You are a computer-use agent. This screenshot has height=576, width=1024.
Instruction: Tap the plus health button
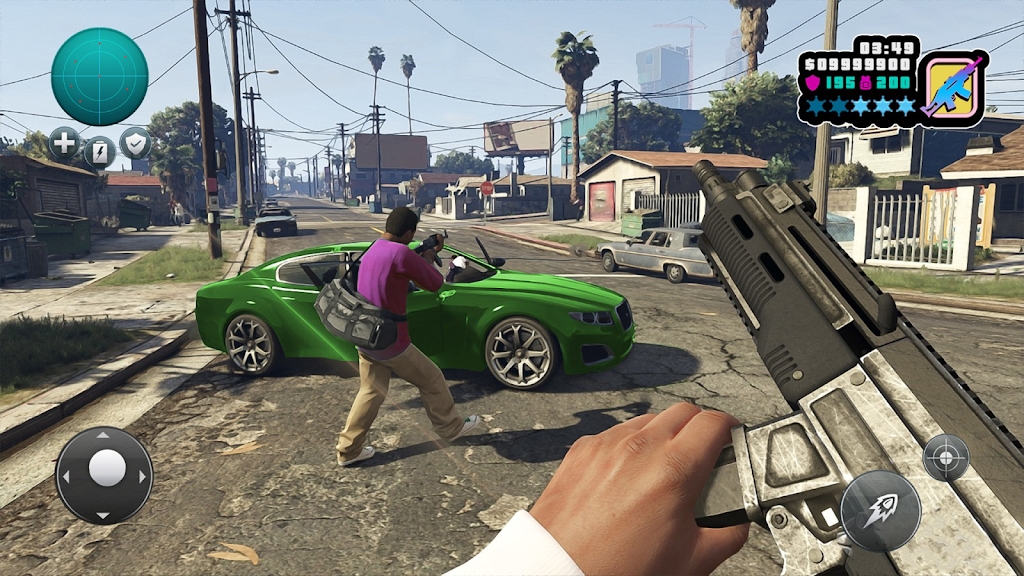tap(64, 144)
